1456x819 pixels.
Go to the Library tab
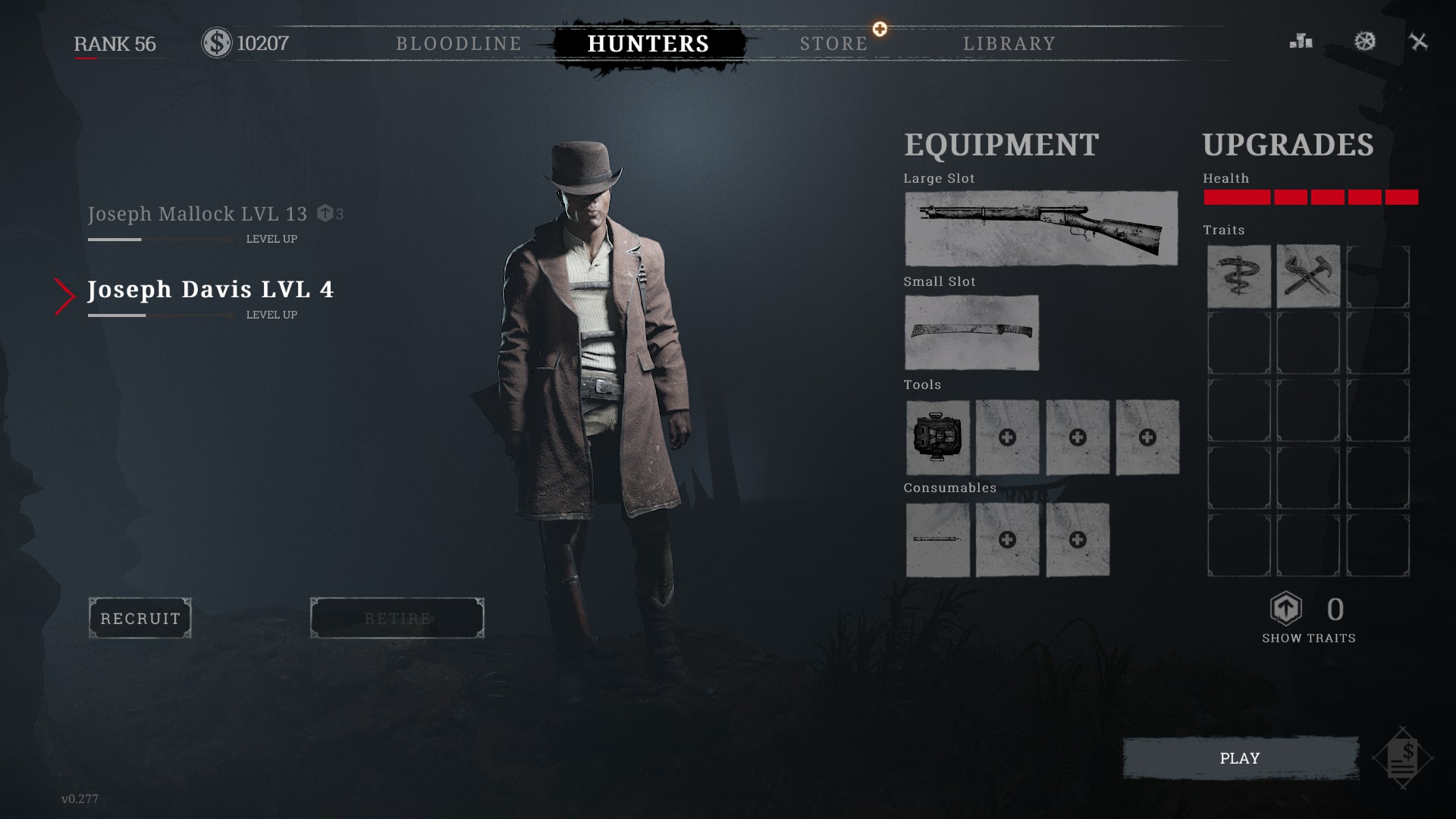pos(1009,44)
